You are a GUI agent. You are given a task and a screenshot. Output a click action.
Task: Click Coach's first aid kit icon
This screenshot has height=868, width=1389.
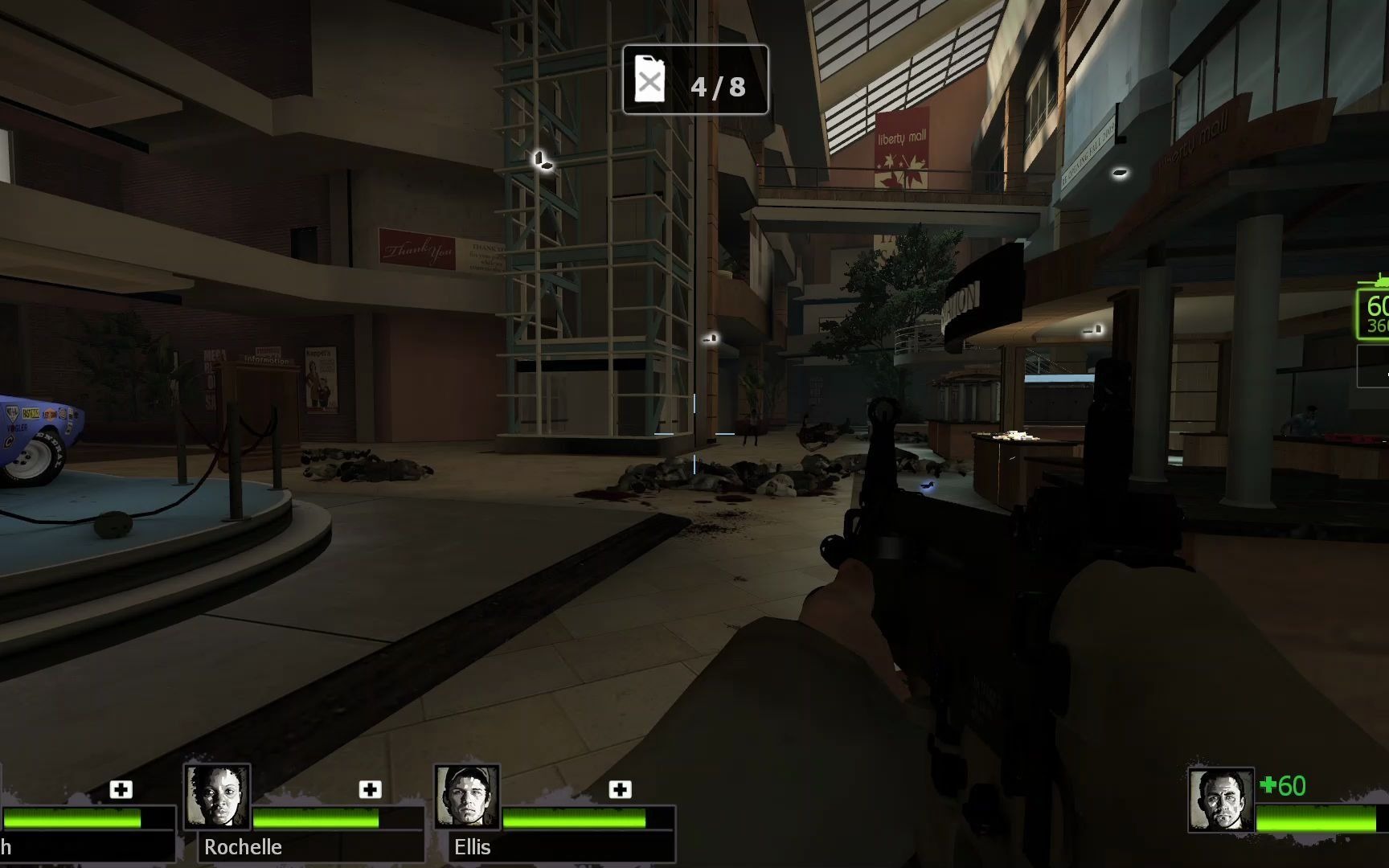click(x=121, y=789)
